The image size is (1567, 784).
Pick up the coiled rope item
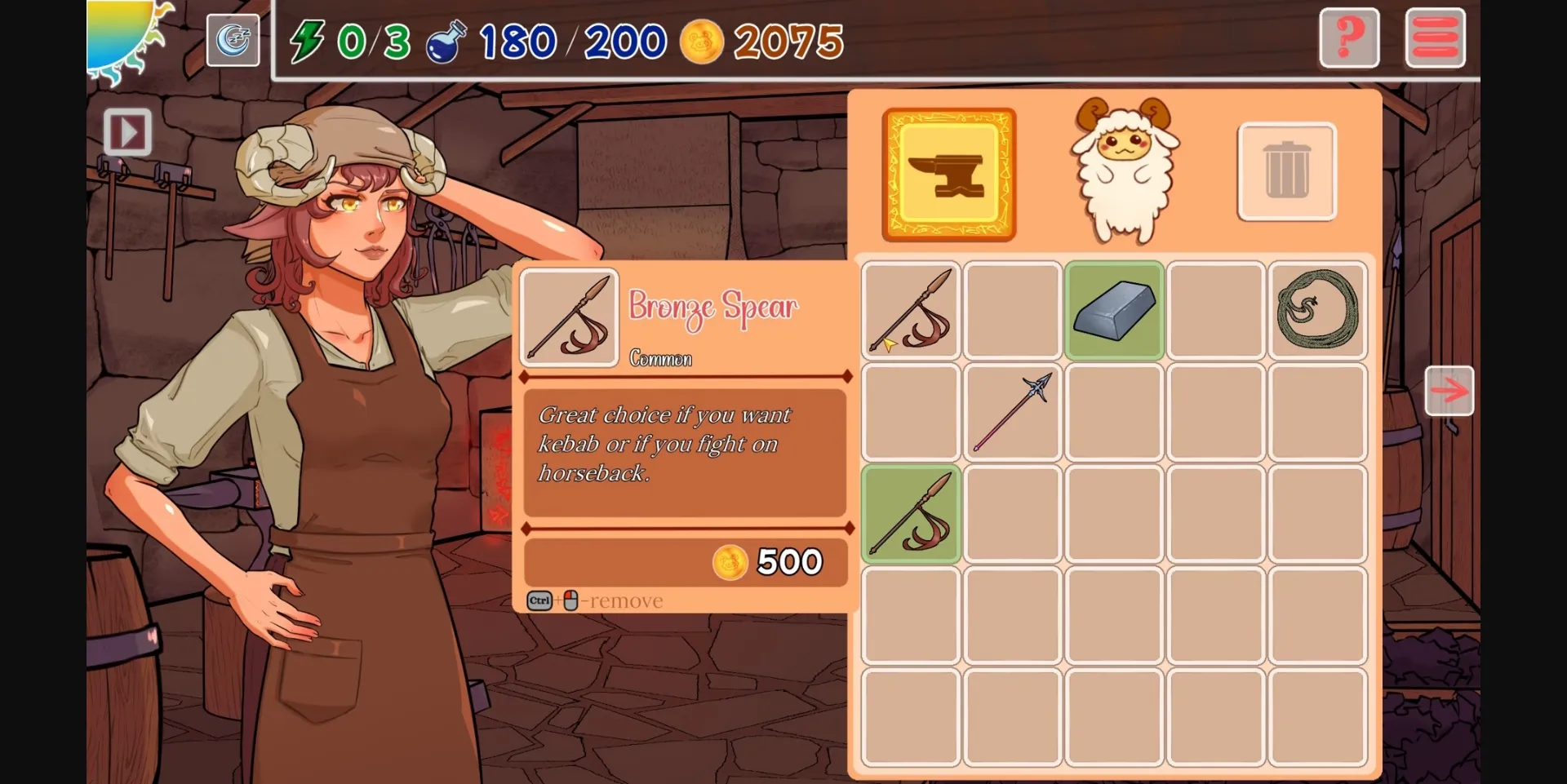[x=1317, y=310]
